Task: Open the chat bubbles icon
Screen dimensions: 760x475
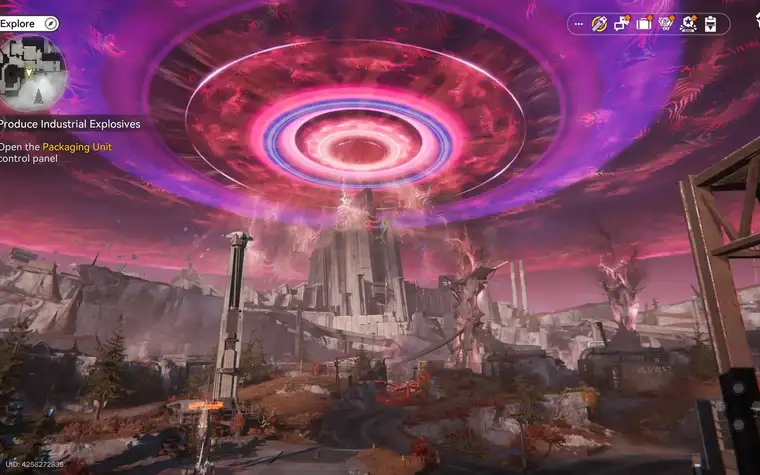Action: (x=622, y=23)
